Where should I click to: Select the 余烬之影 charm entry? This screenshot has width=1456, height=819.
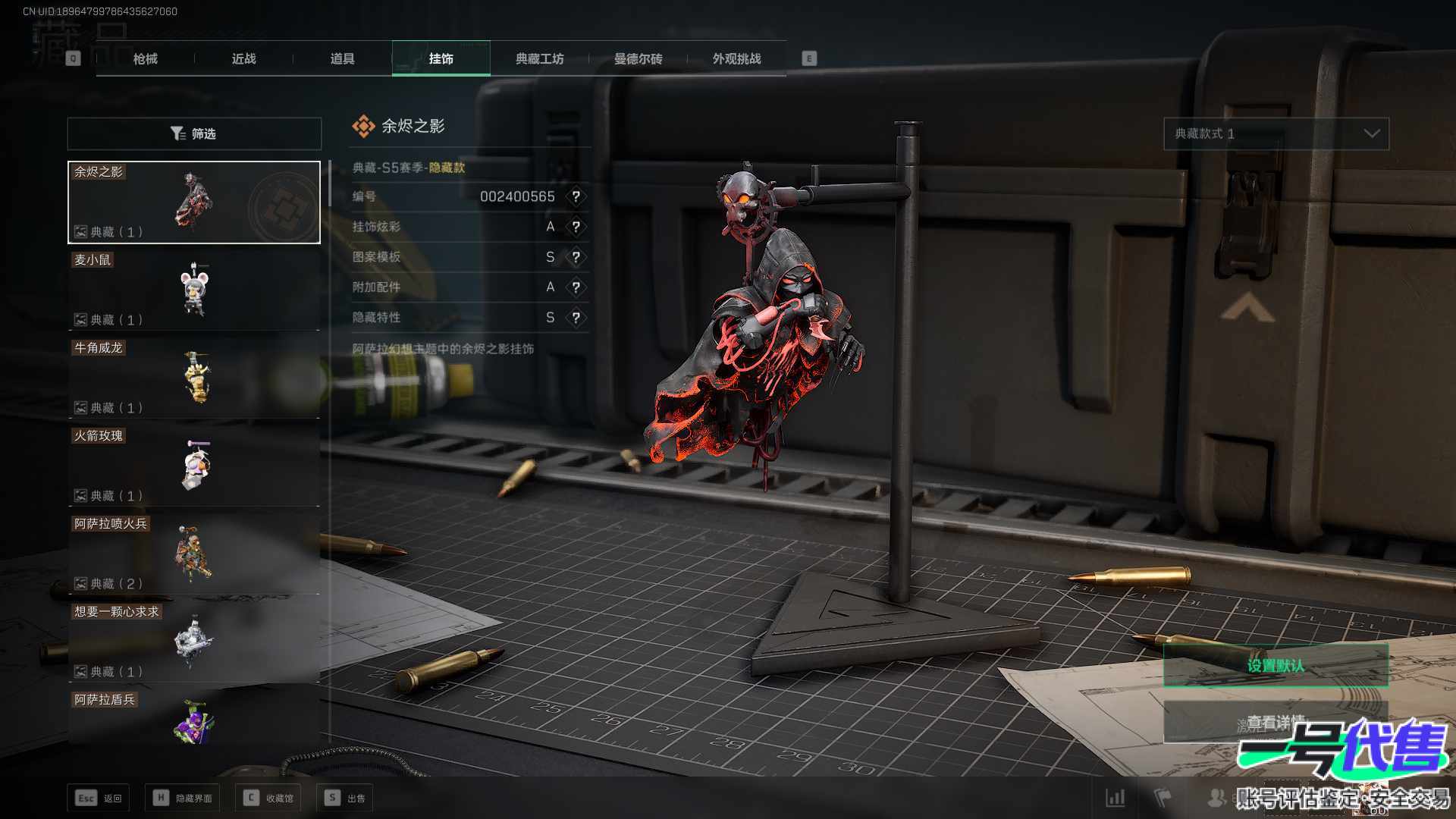tap(194, 202)
